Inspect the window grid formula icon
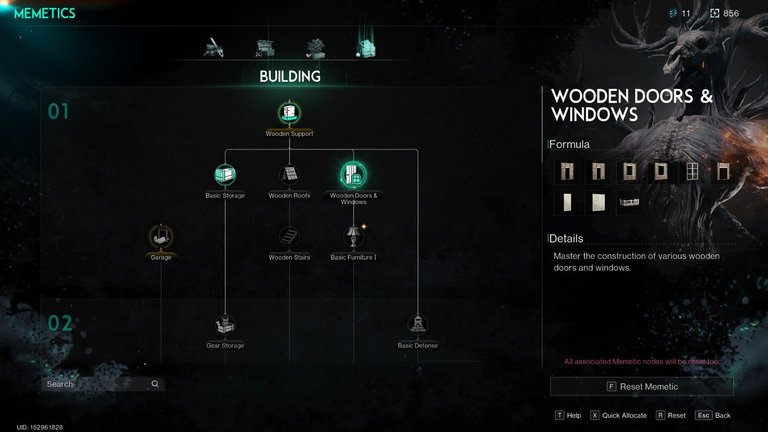 (x=692, y=171)
